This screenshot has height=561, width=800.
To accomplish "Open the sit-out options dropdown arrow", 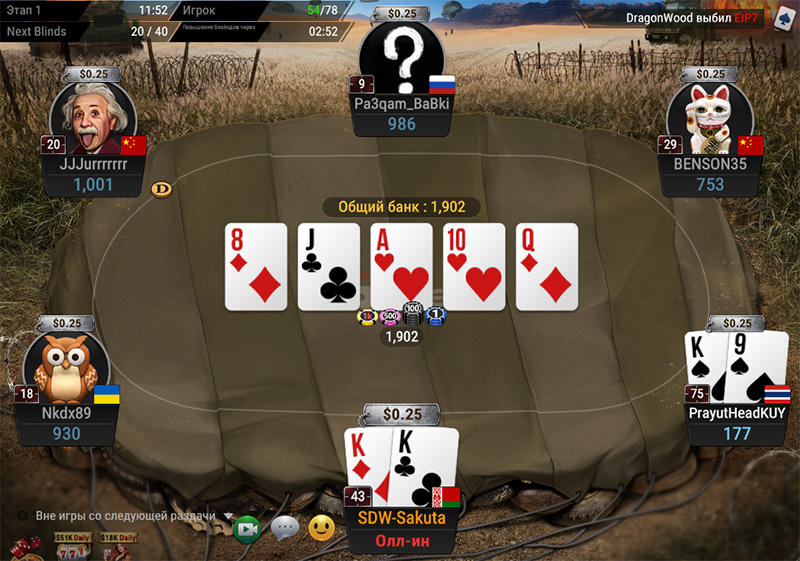I will point(228,516).
